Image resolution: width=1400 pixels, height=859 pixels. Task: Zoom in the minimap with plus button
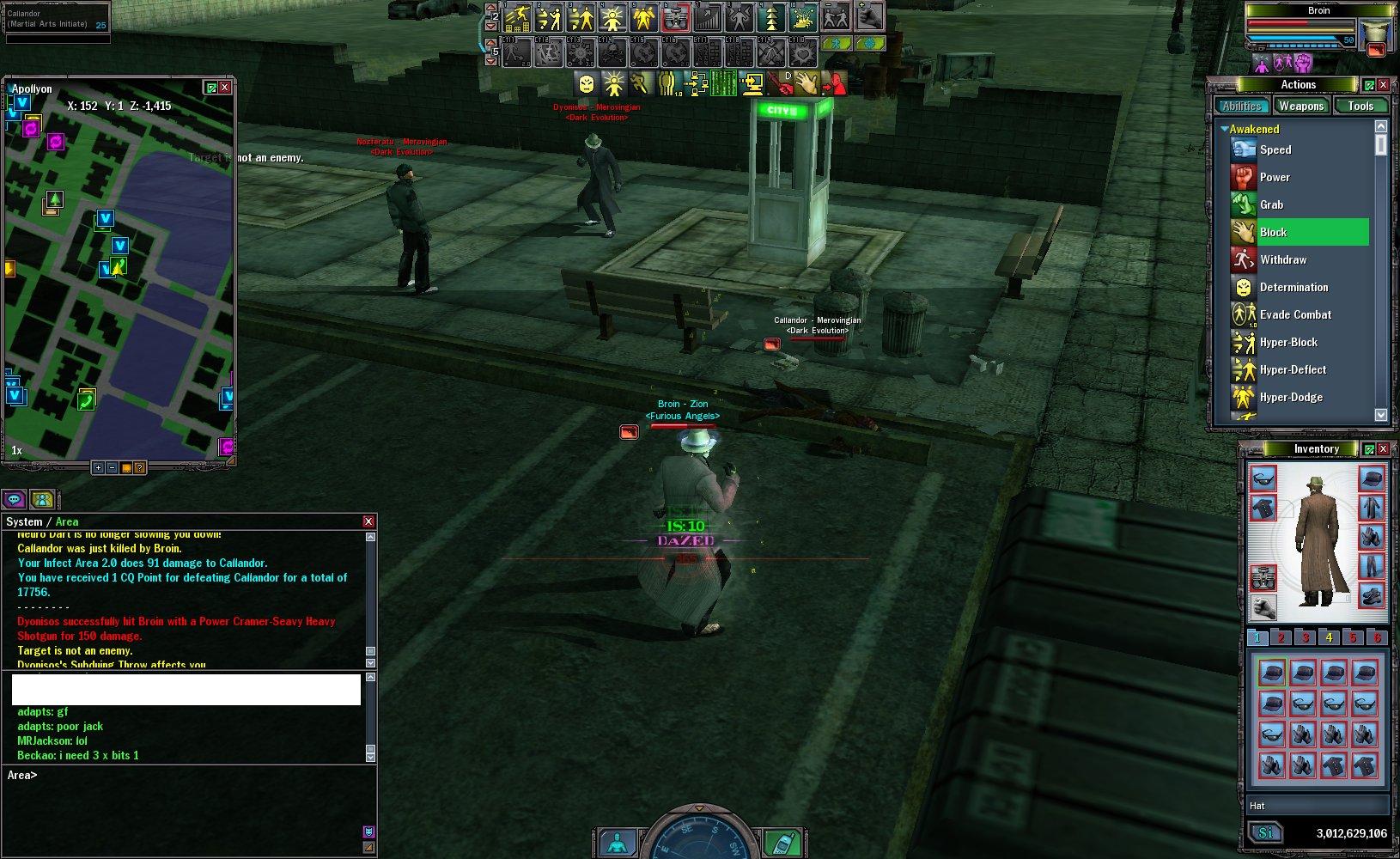pyautogui.click(x=99, y=468)
